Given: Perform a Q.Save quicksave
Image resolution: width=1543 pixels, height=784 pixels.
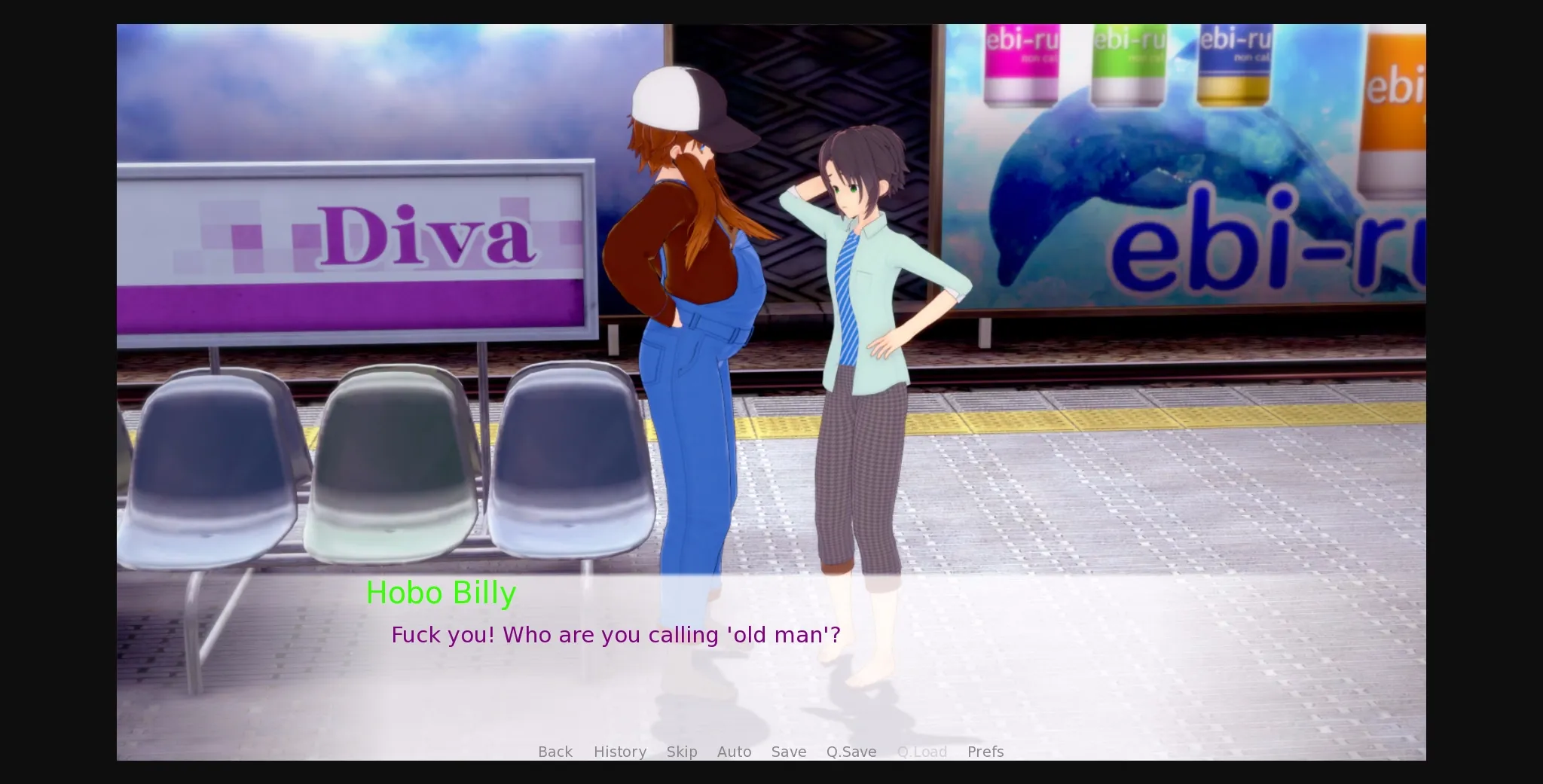Looking at the screenshot, I should tap(851, 751).
